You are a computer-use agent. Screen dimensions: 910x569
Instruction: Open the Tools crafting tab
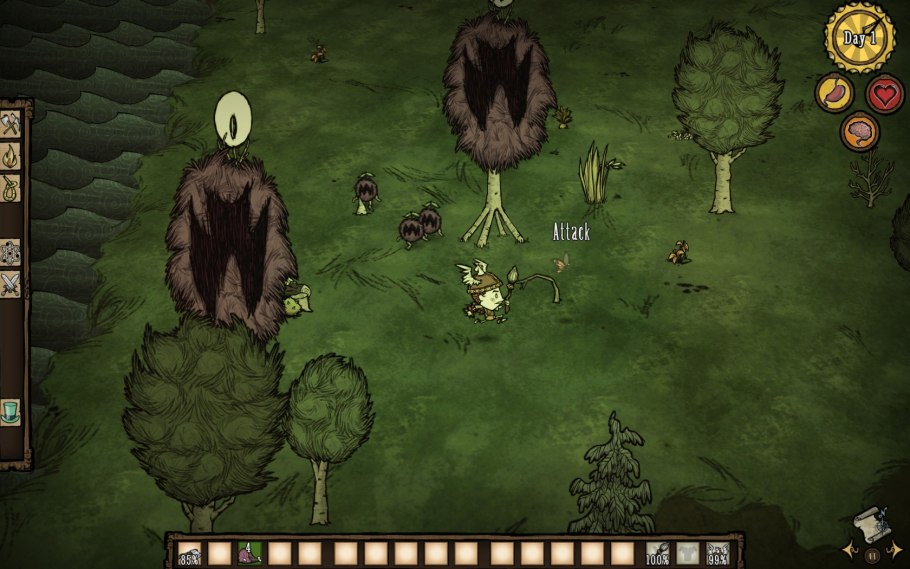click(11, 124)
